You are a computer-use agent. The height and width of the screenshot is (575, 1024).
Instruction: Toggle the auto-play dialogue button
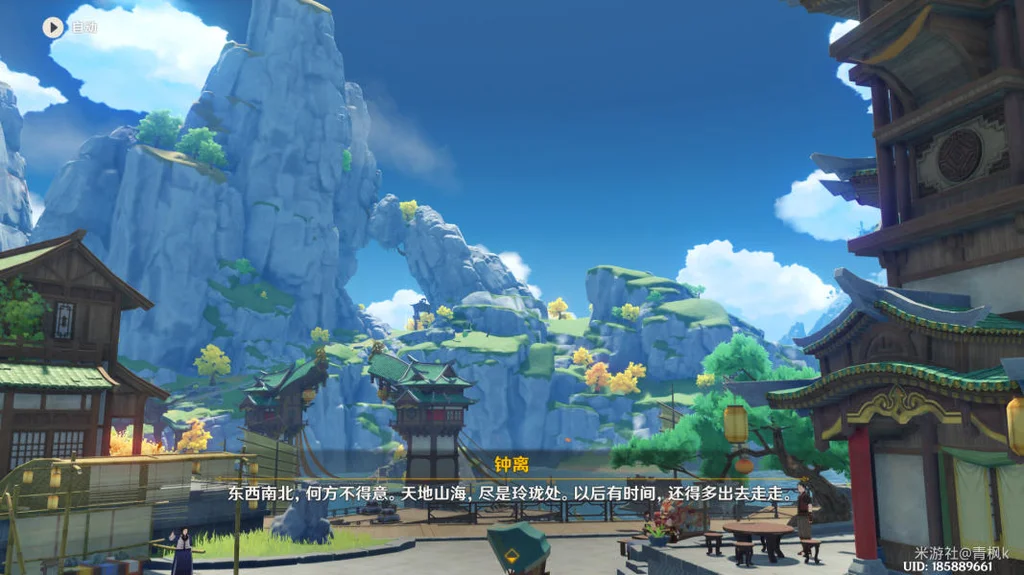click(54, 27)
